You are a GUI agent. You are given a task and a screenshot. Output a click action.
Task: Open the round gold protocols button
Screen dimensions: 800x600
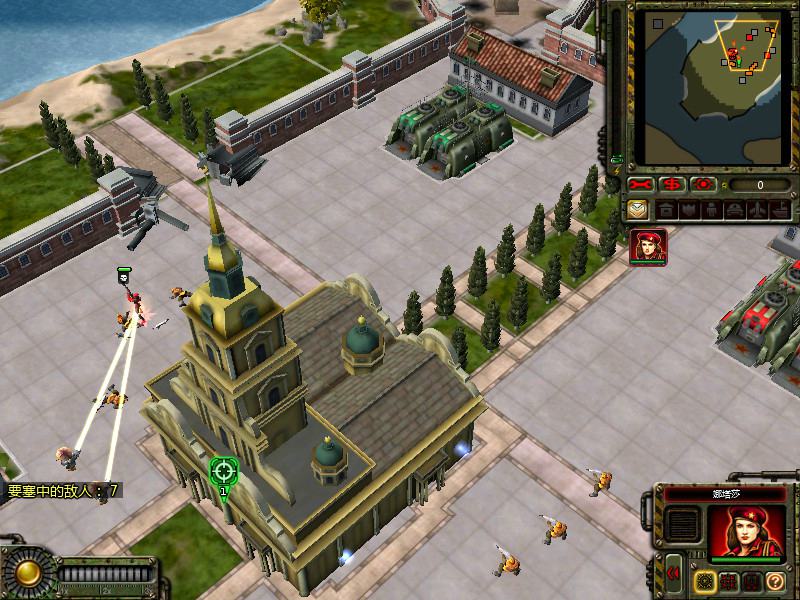(27, 573)
